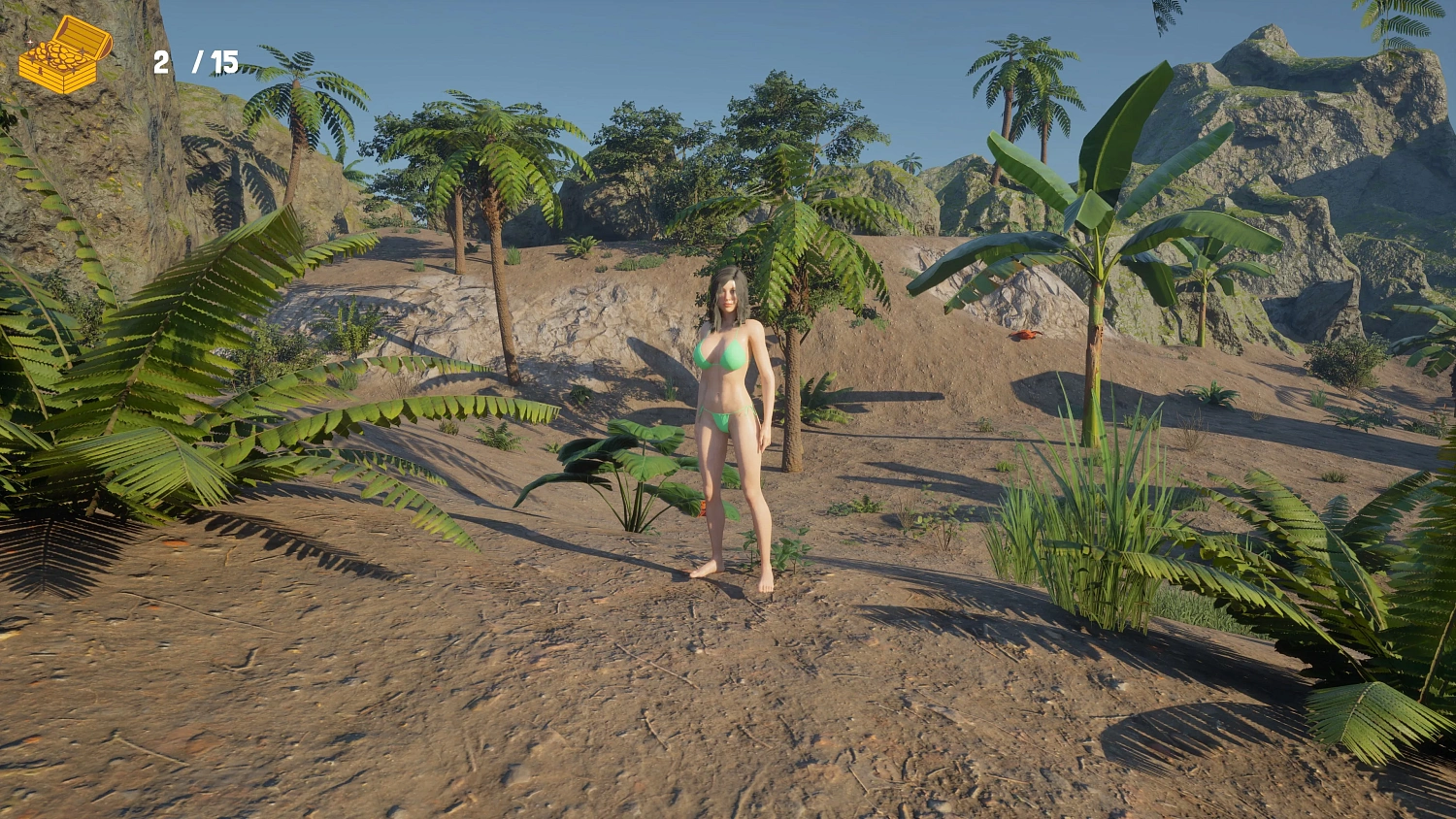The width and height of the screenshot is (1456, 819).
Task: Click the character's left foot on the dirt
Action: (767, 581)
